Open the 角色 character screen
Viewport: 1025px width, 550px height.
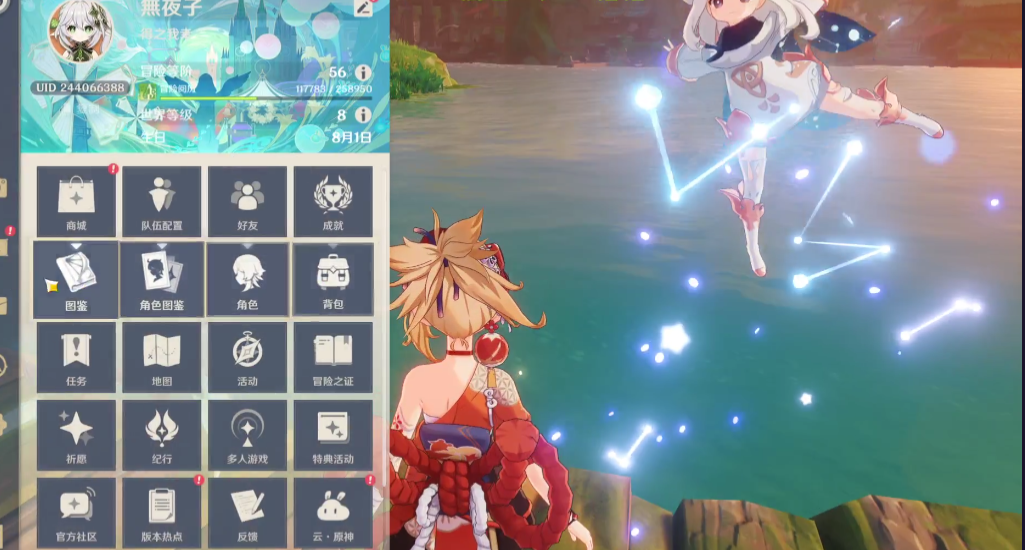[248, 279]
